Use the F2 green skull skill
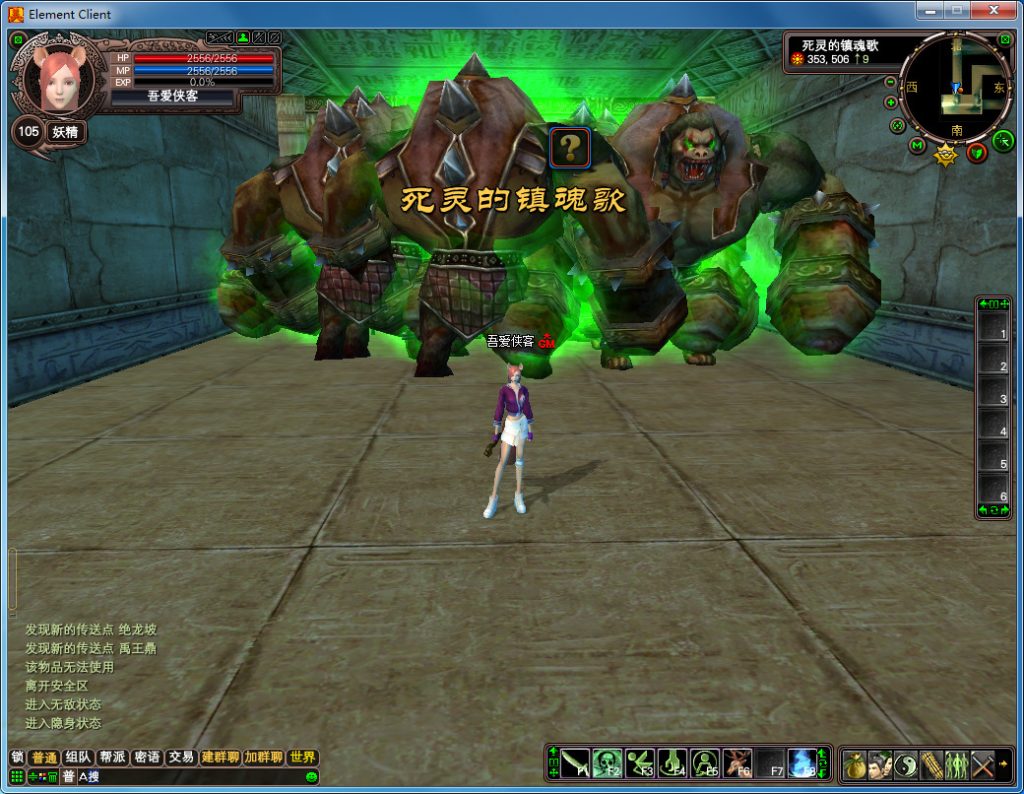 [x=607, y=764]
